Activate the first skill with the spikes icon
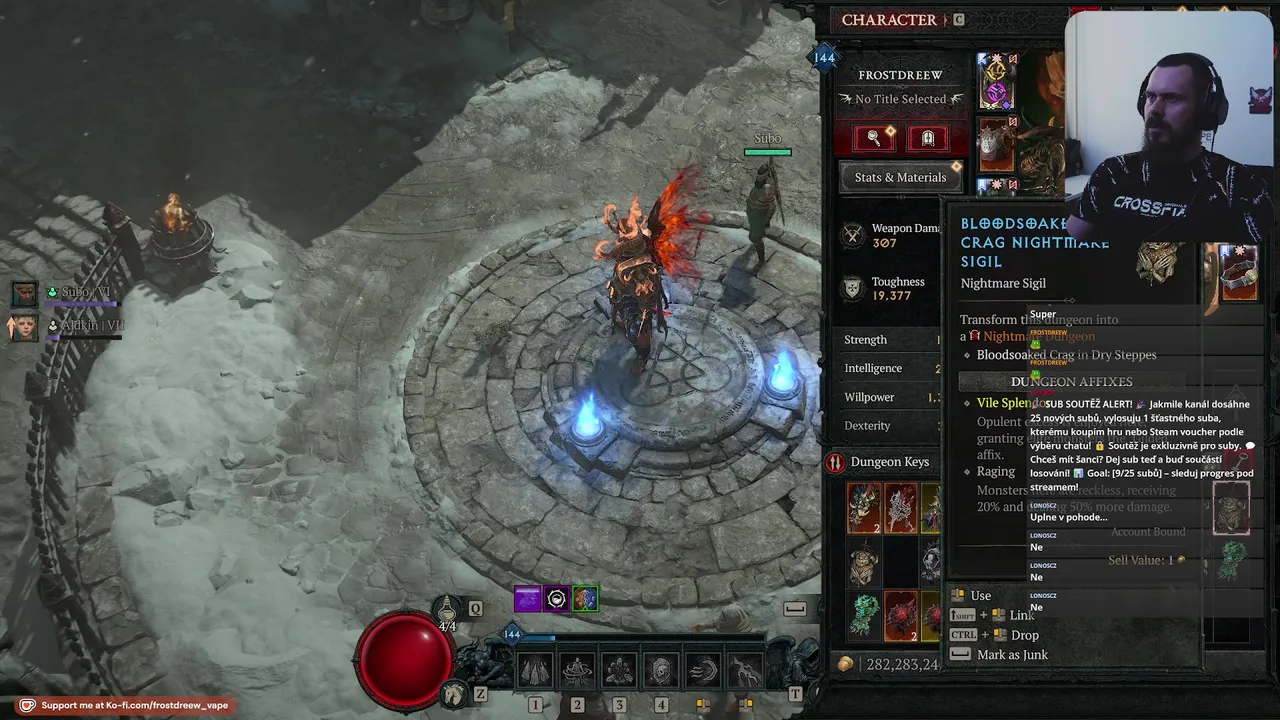 535,671
